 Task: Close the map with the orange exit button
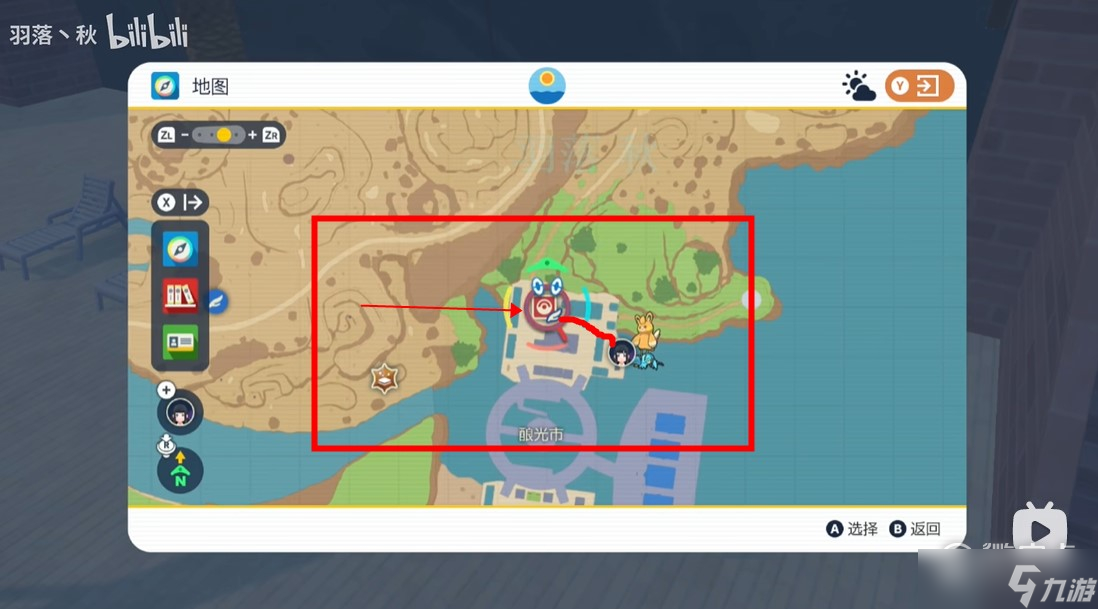tap(919, 86)
